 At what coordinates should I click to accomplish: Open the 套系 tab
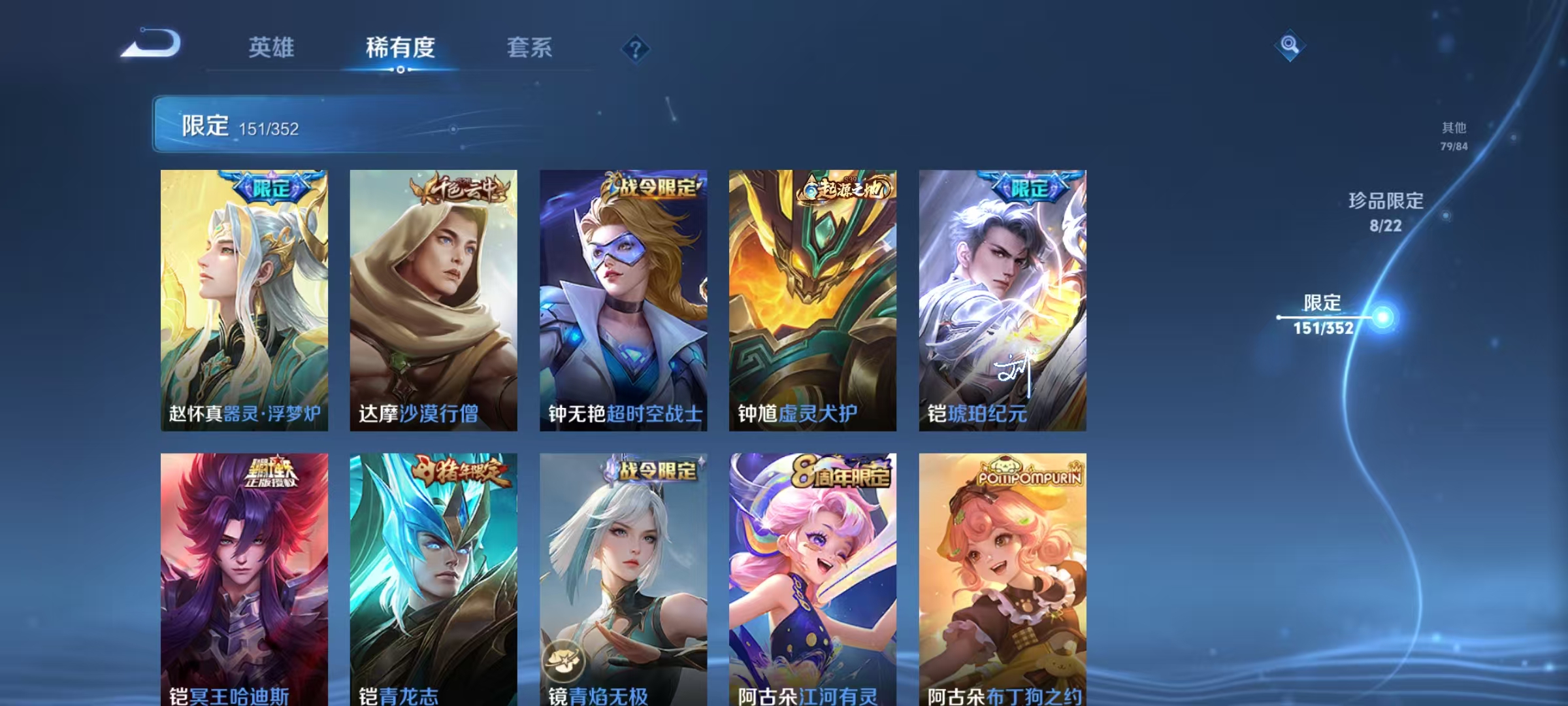click(x=530, y=47)
